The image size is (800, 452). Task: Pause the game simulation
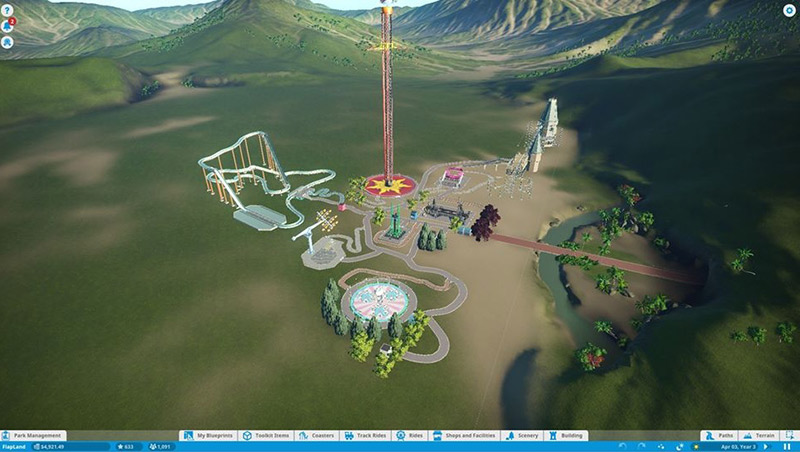[788, 447]
